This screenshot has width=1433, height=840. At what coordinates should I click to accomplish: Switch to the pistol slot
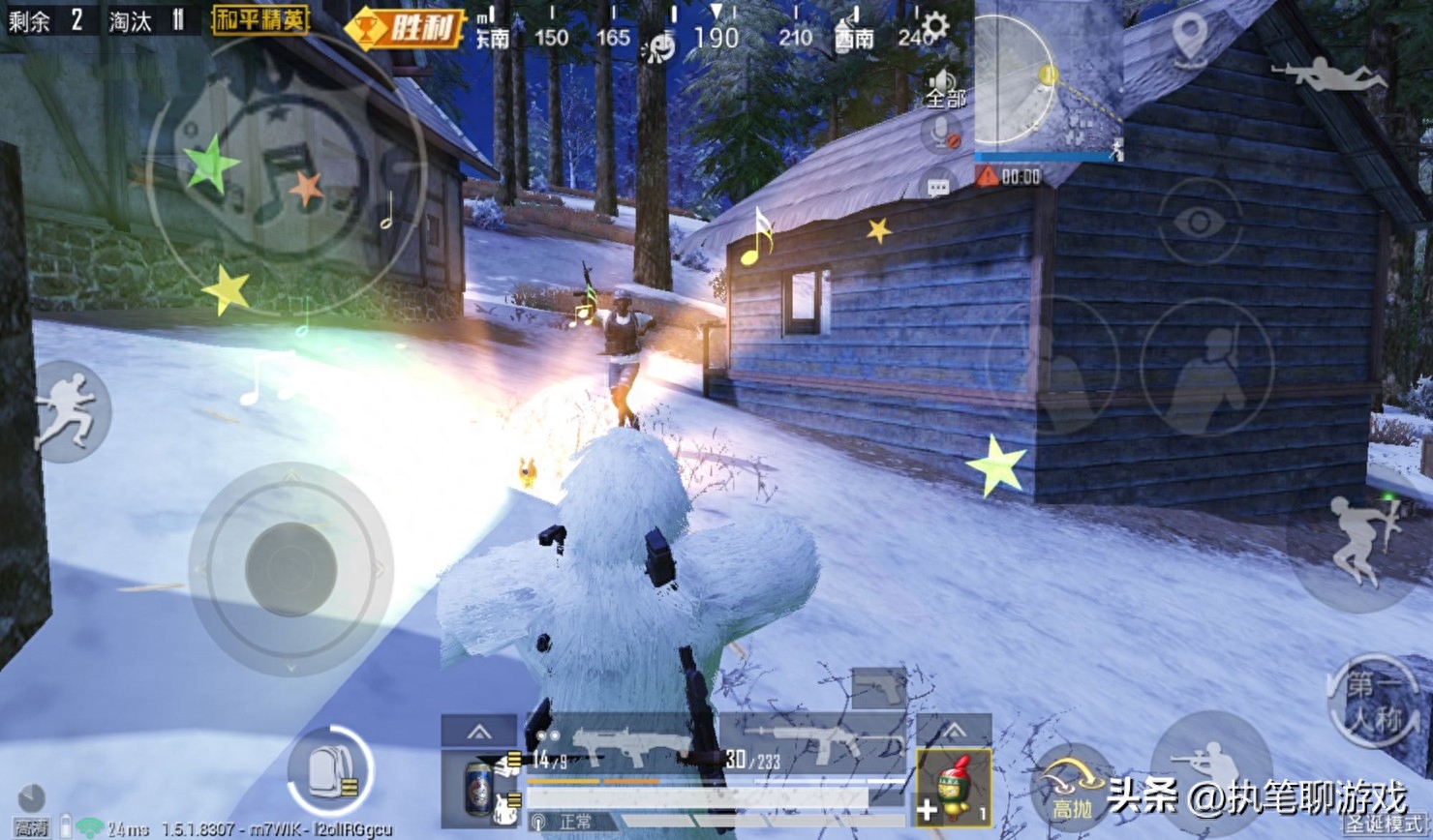click(x=879, y=688)
